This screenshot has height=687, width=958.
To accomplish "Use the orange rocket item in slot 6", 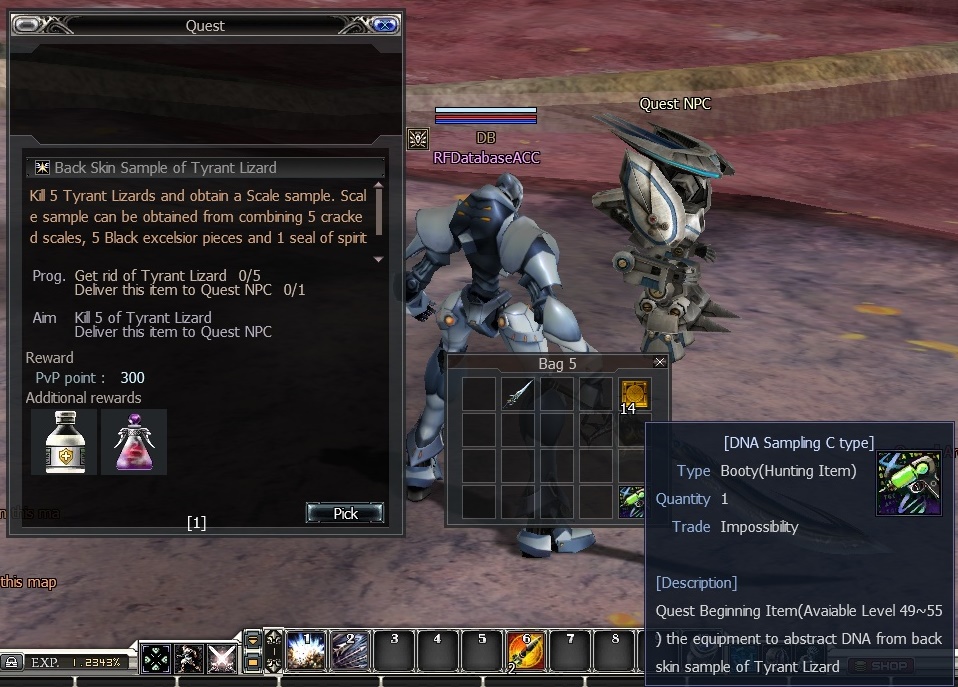I will click(x=526, y=650).
